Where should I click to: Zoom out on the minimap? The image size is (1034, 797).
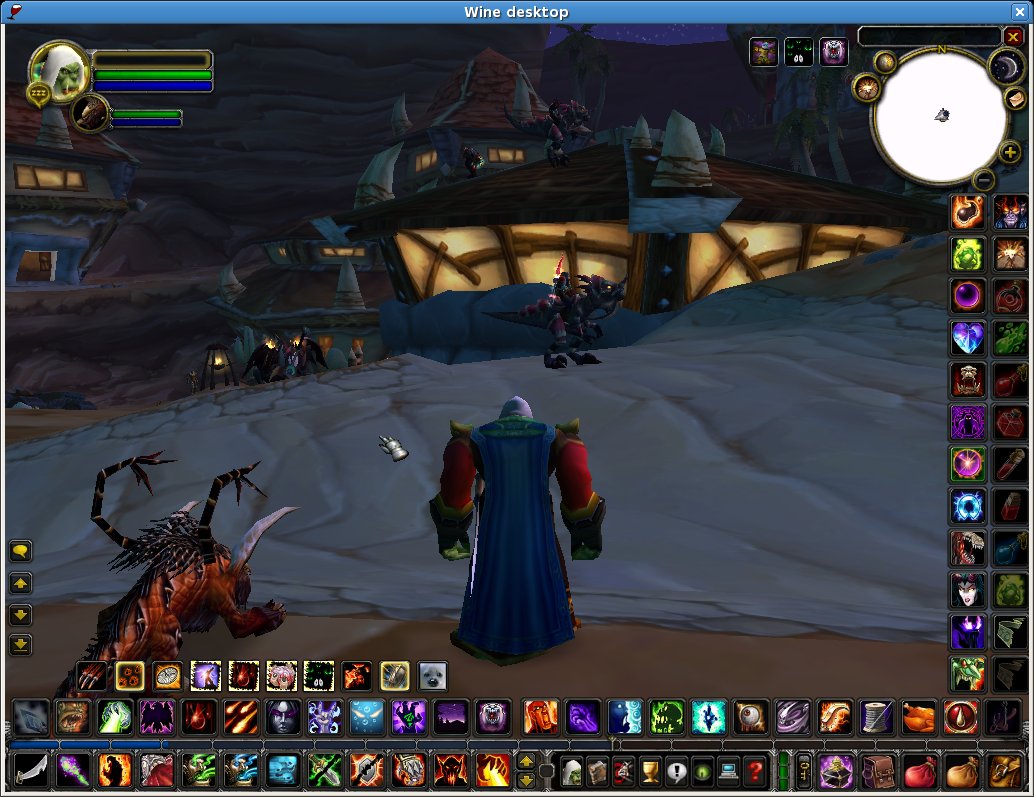(984, 180)
